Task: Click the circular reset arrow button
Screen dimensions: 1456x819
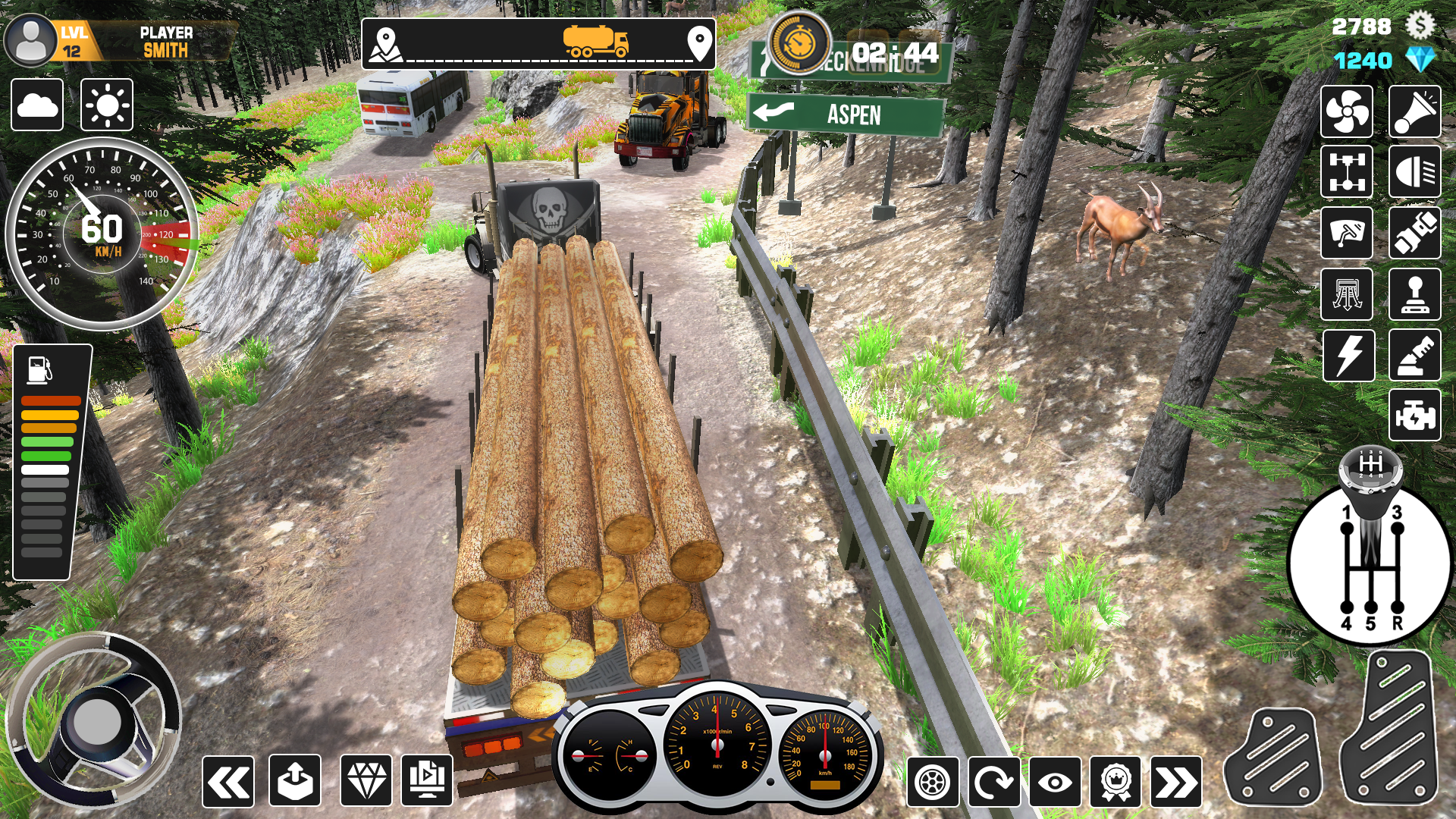Action: pyautogui.click(x=993, y=782)
